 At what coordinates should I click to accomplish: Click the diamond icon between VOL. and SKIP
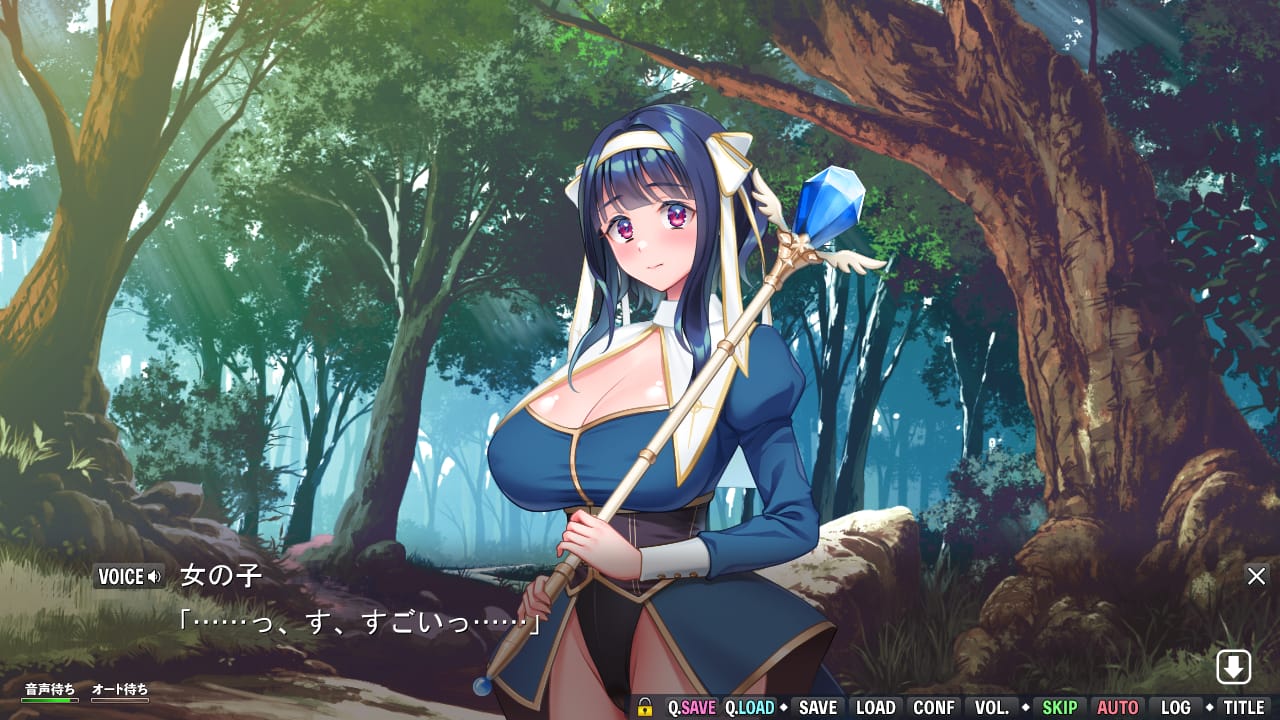[1025, 707]
